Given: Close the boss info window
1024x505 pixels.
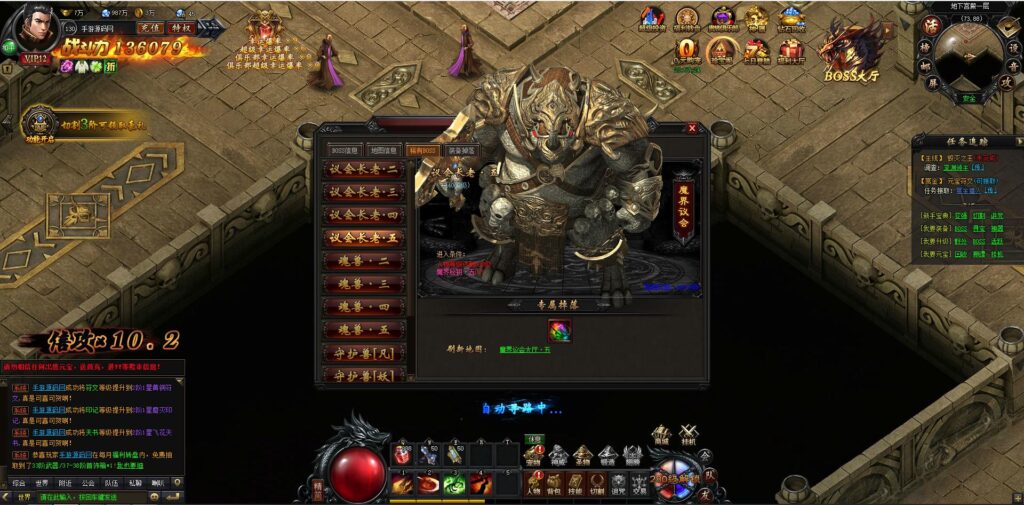Looking at the screenshot, I should [692, 129].
